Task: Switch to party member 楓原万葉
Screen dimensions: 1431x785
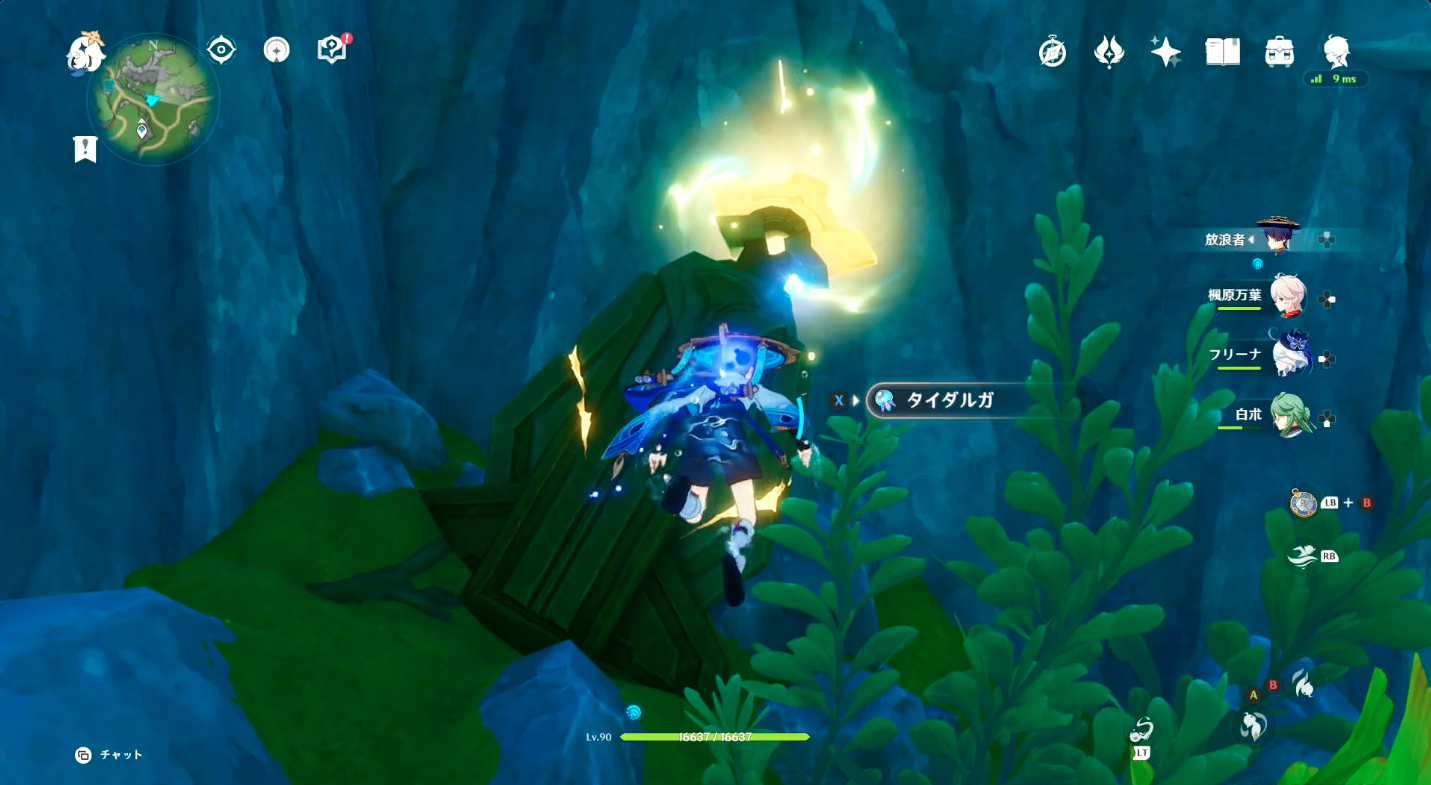Action: tap(1287, 297)
